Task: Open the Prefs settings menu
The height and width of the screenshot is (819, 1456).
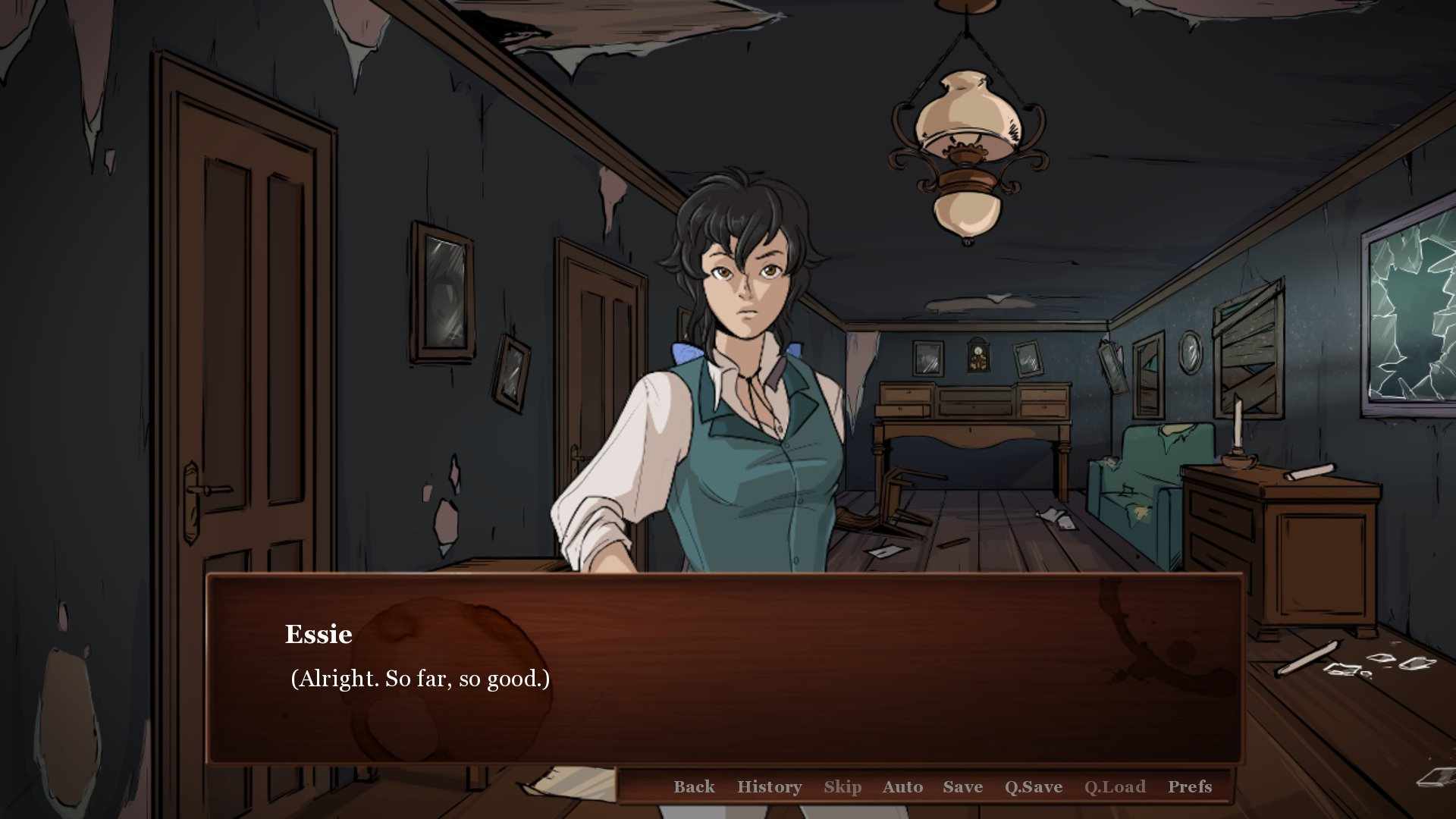Action: 1189,786
